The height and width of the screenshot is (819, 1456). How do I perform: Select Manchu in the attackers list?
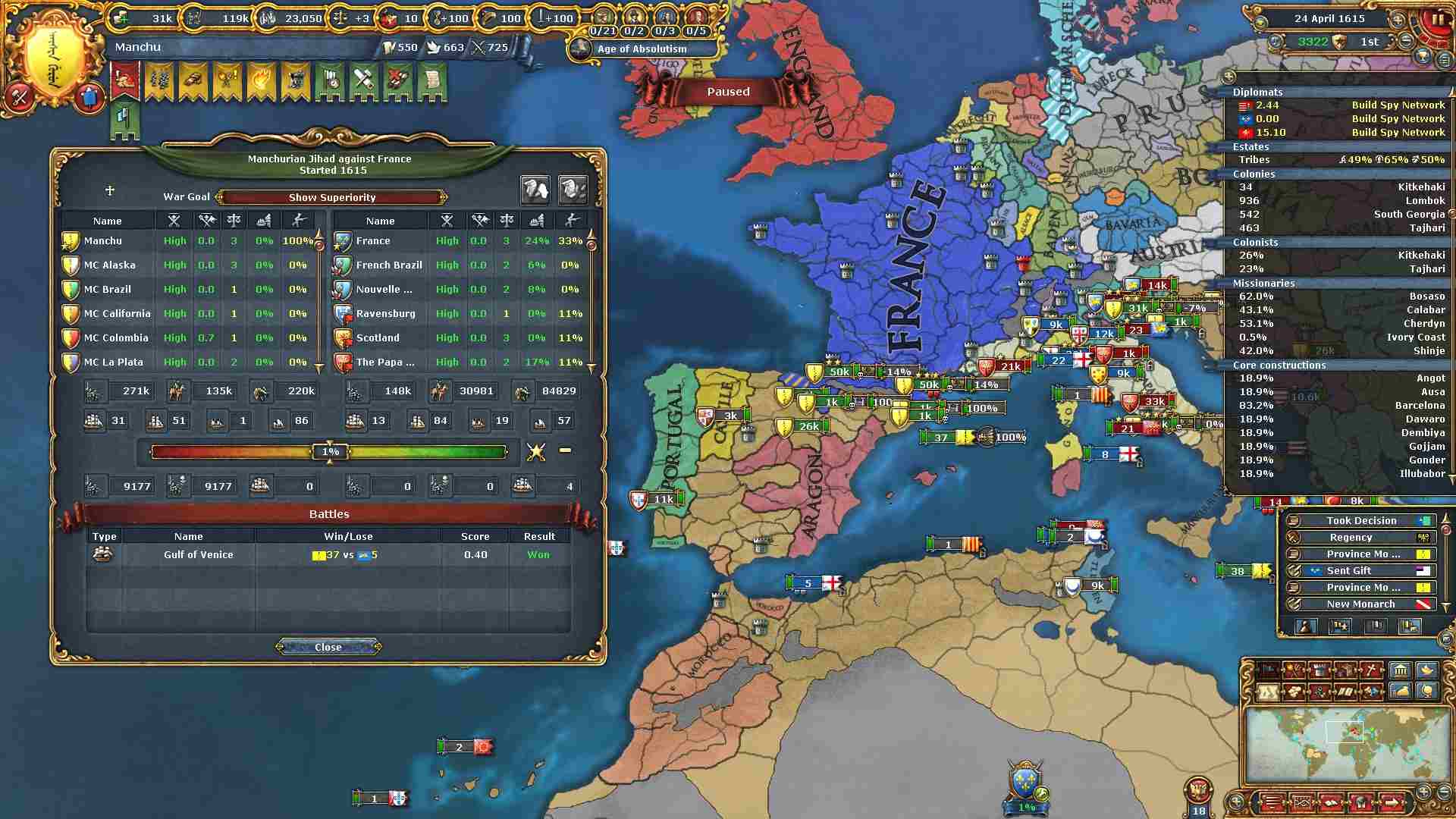click(x=103, y=240)
